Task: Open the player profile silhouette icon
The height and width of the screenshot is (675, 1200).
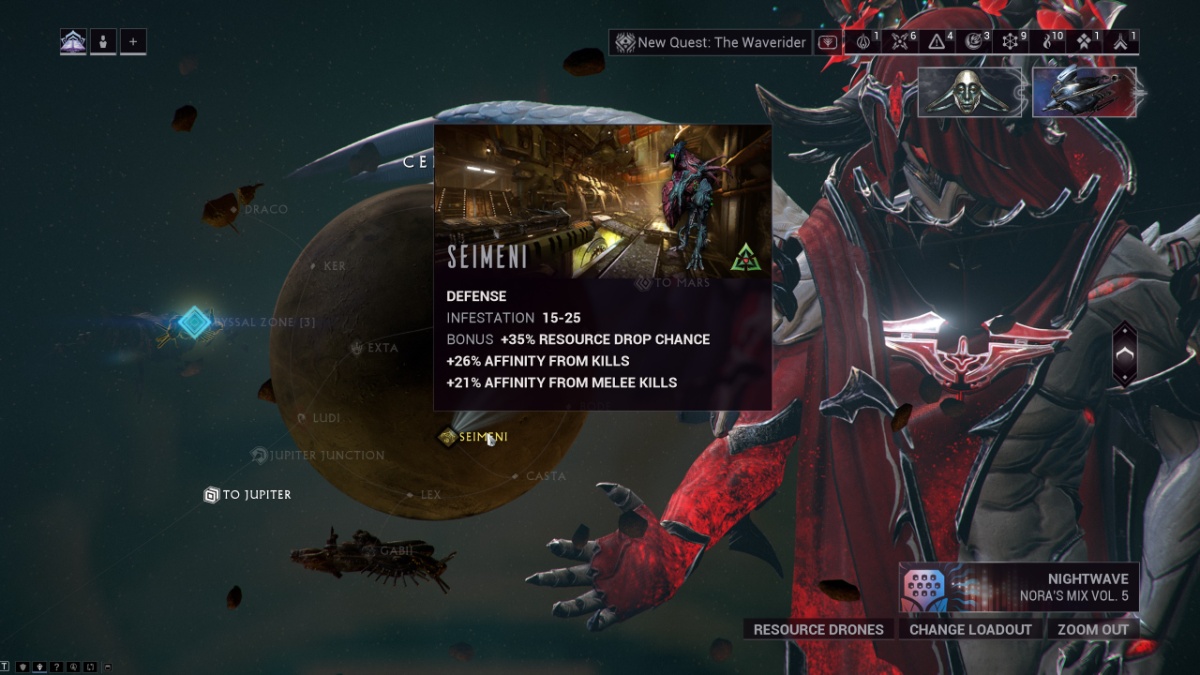Action: tap(103, 42)
